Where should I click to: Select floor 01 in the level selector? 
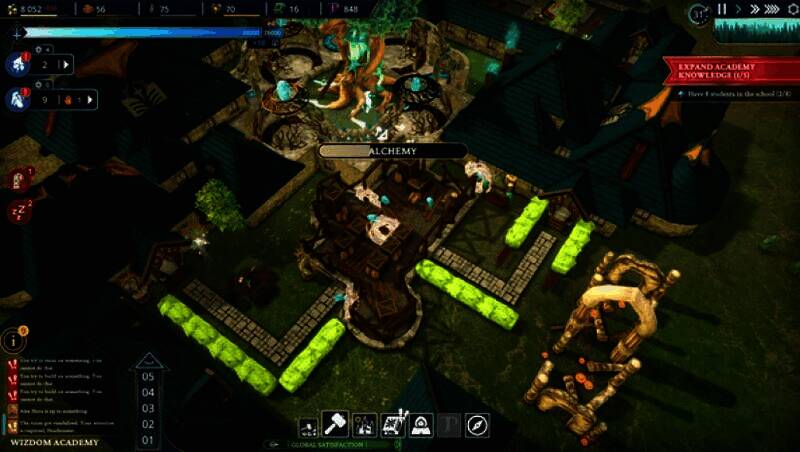148,439
